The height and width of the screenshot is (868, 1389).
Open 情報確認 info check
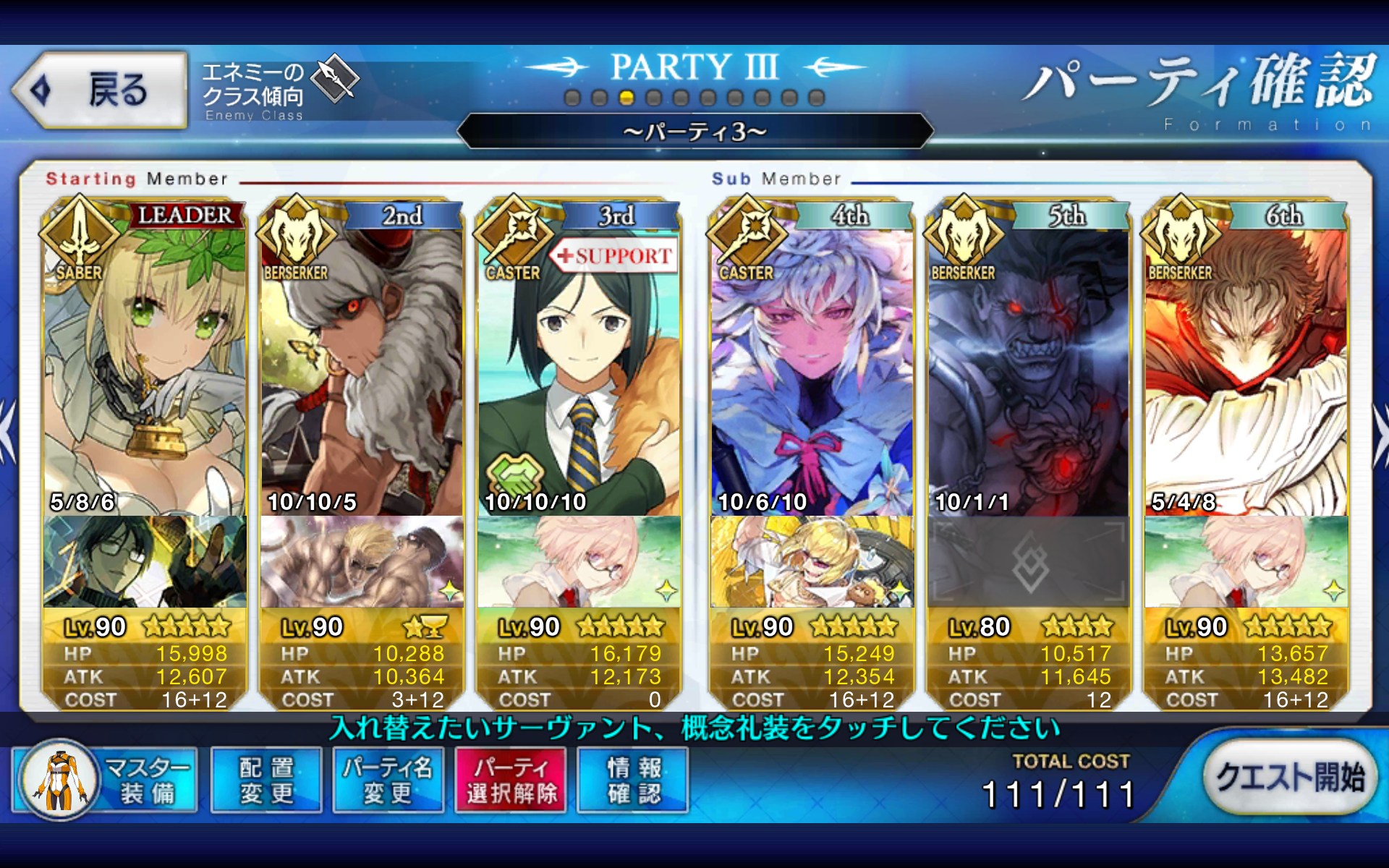633,781
